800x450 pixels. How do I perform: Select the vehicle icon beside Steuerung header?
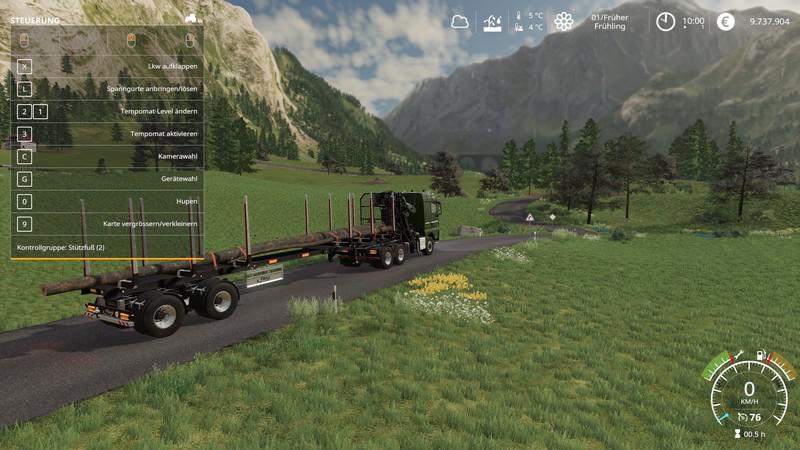193,18
